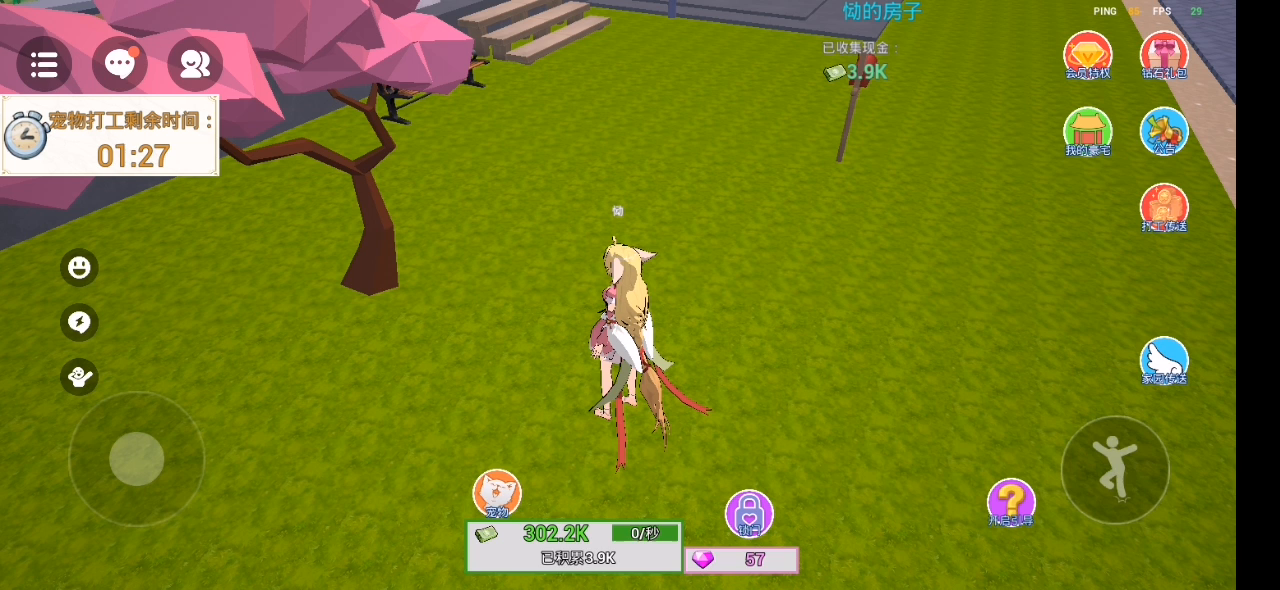The height and width of the screenshot is (590, 1280).
Task: Open the friends icon
Action: 195,65
